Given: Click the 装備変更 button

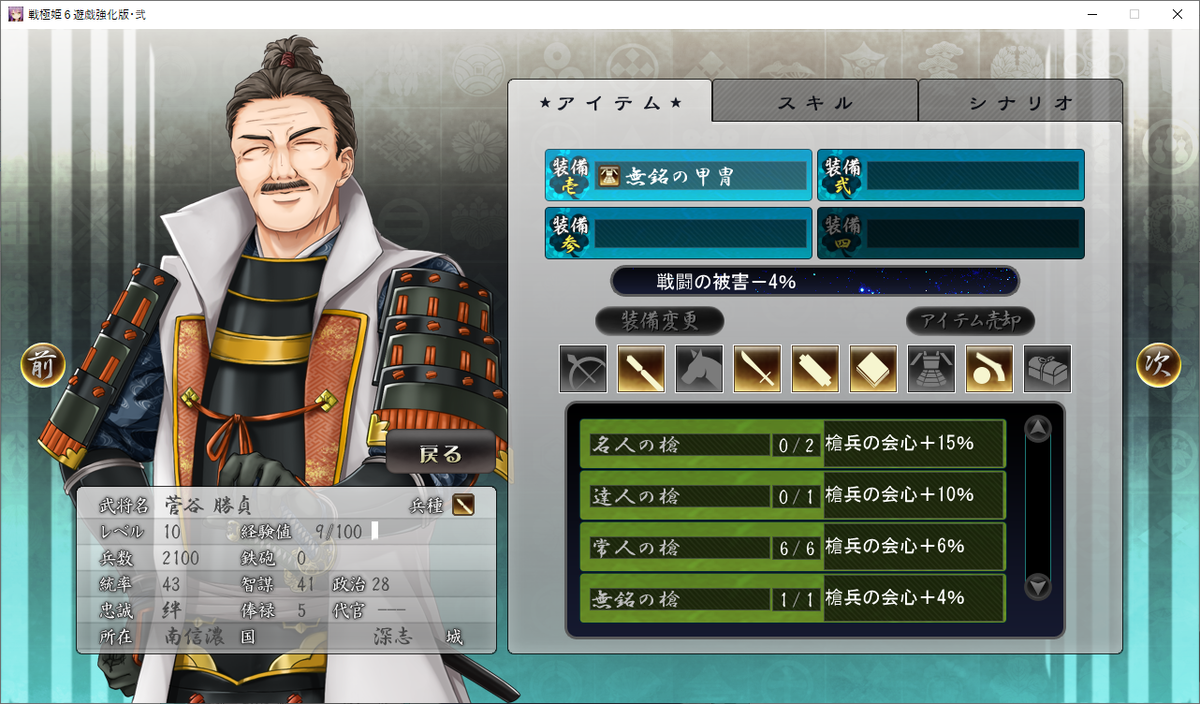Looking at the screenshot, I should click(x=659, y=321).
